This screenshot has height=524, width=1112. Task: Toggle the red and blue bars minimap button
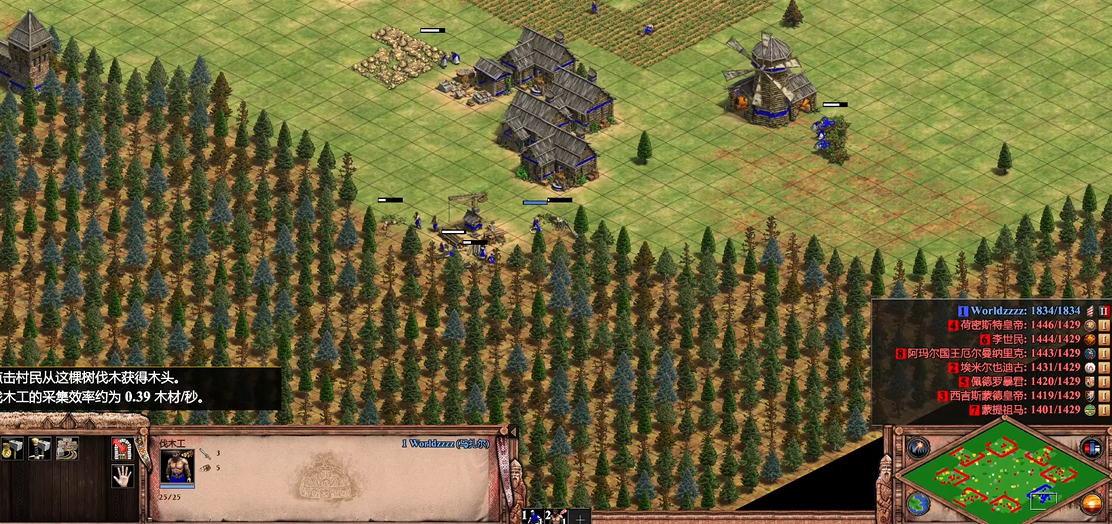tap(1091, 446)
